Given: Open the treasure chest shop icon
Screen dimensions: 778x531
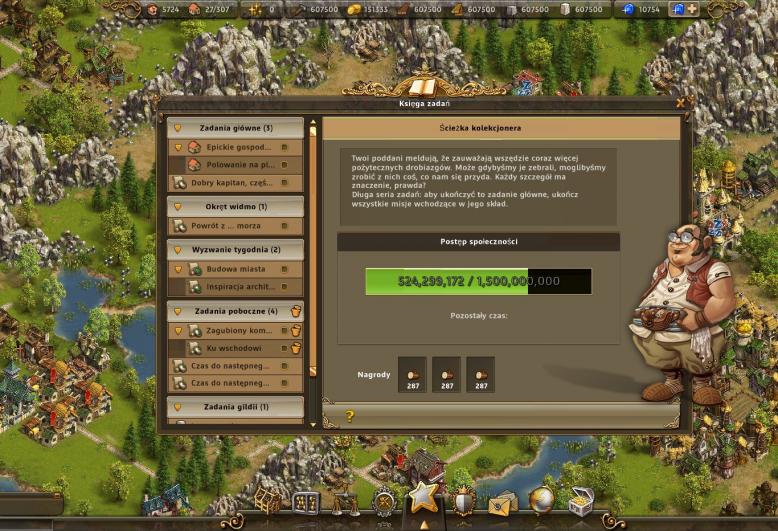Looking at the screenshot, I should pyautogui.click(x=580, y=500).
